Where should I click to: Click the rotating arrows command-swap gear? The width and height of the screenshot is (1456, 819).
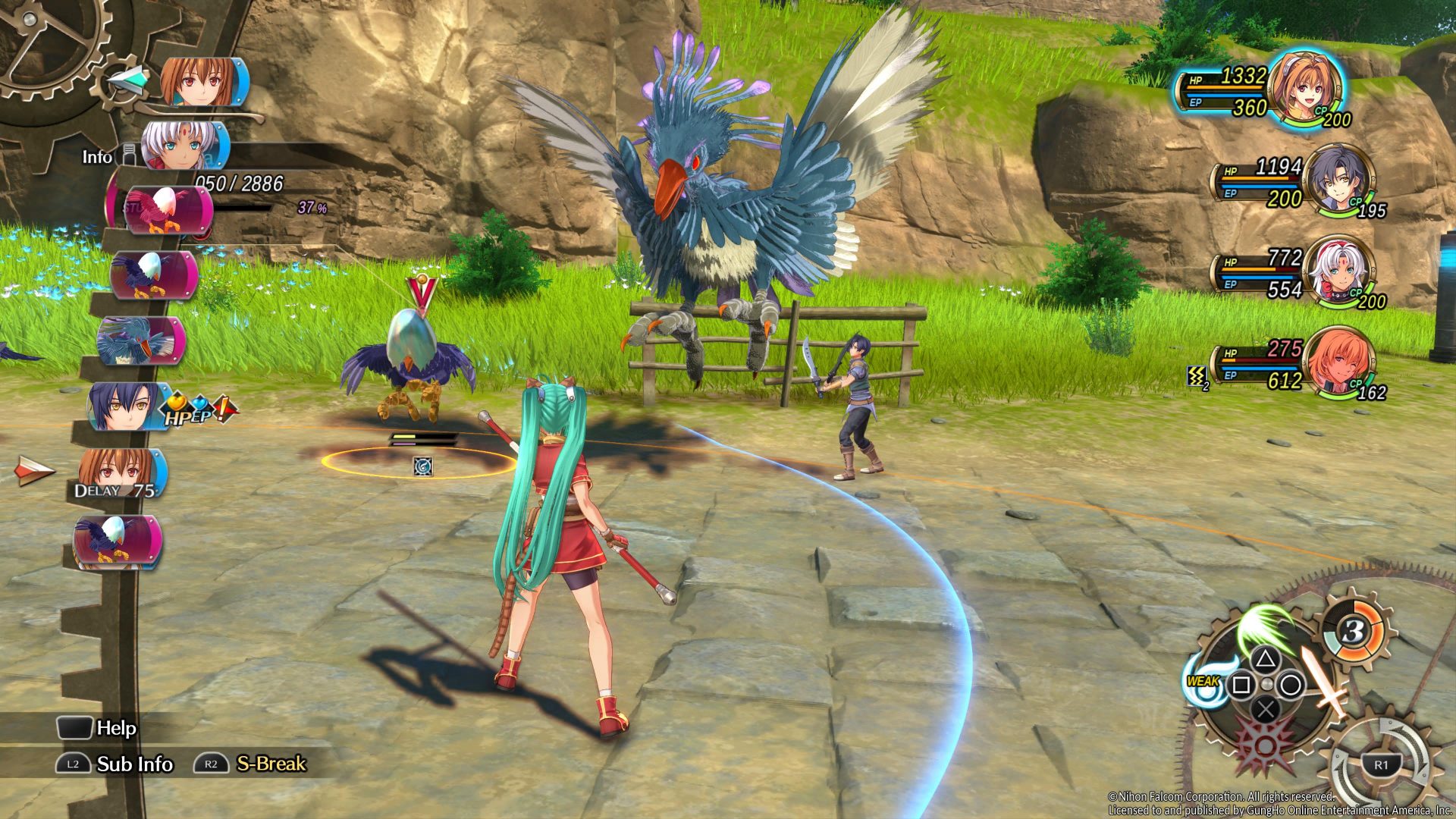click(x=1380, y=761)
